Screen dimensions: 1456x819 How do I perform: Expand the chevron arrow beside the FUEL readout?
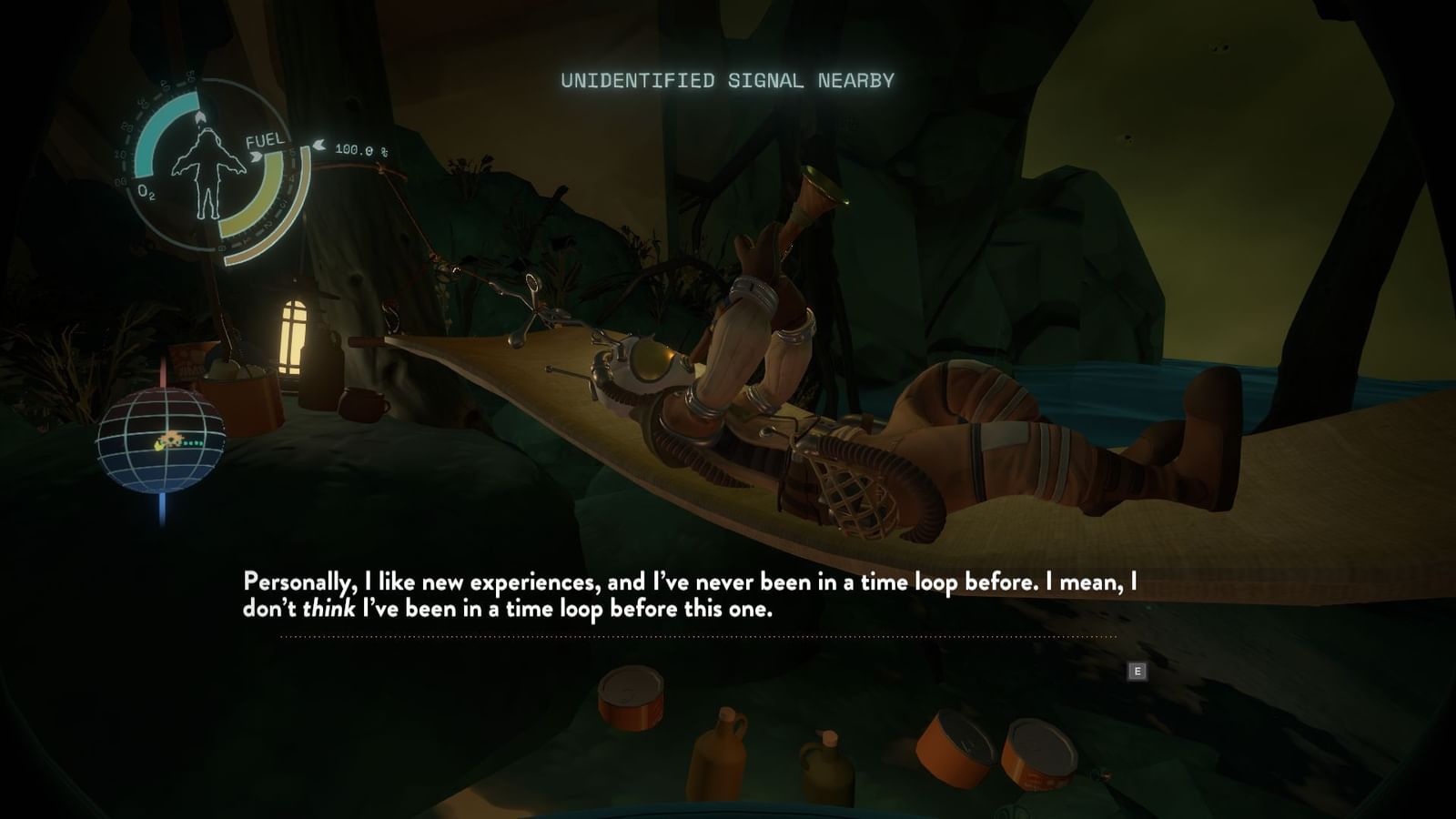256,155
